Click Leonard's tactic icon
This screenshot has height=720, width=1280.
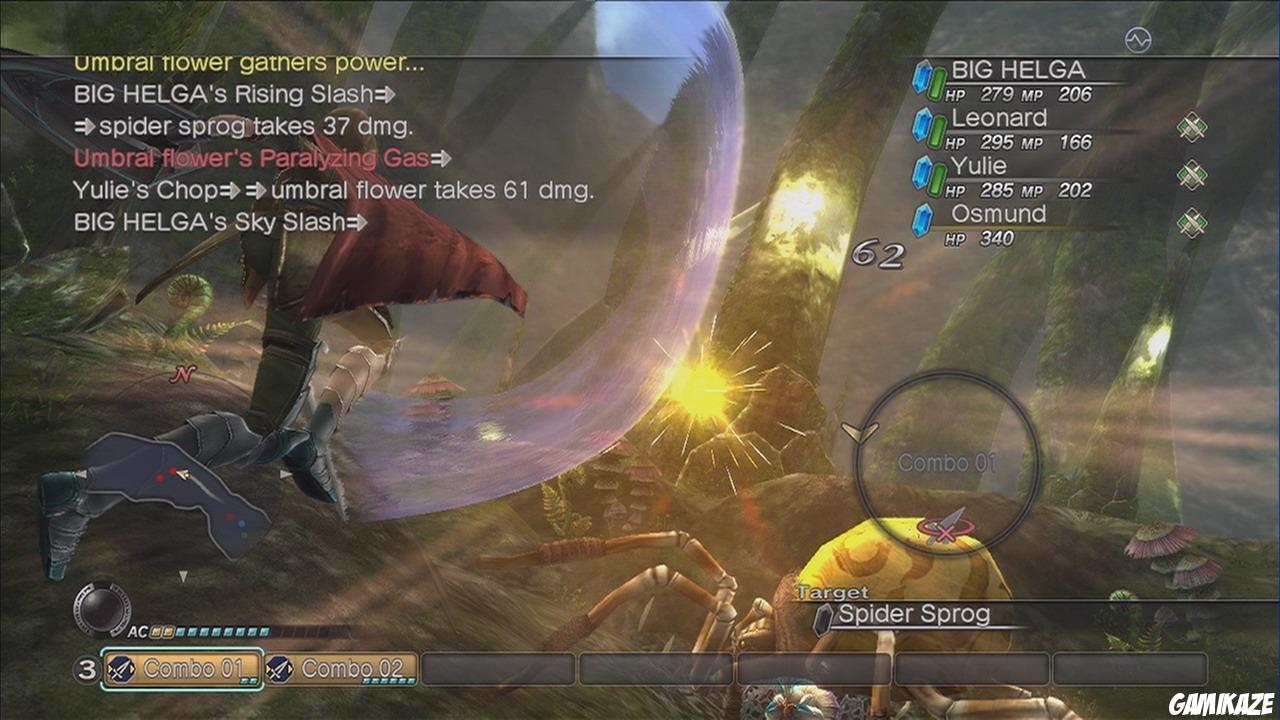(x=1191, y=127)
